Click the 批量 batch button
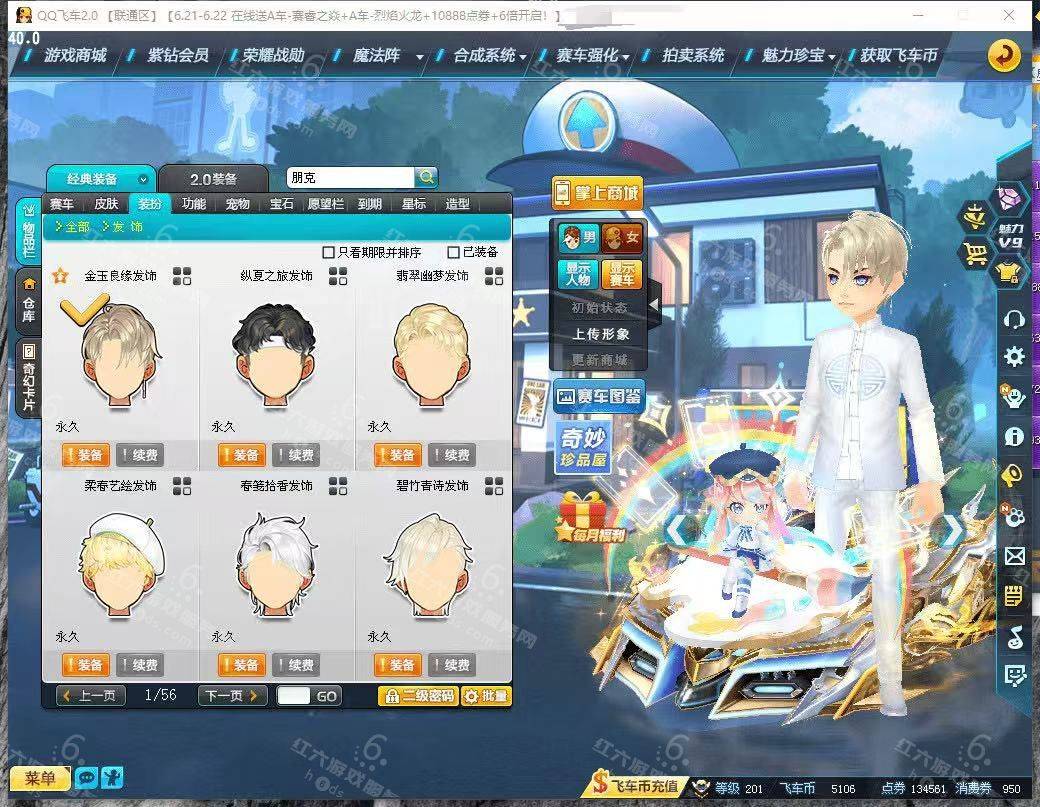 coord(486,696)
